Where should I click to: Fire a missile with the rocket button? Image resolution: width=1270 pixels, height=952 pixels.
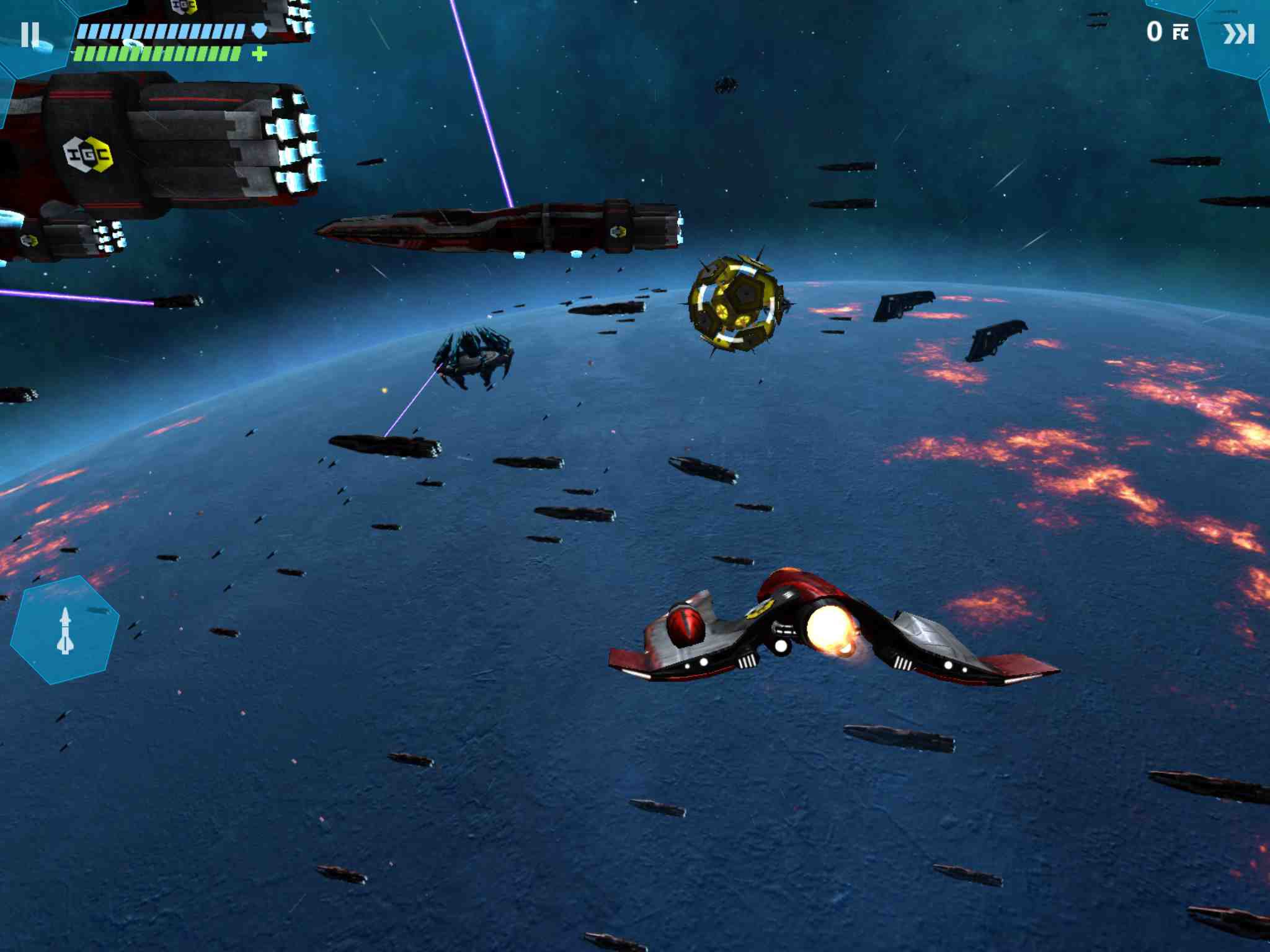click(x=65, y=630)
